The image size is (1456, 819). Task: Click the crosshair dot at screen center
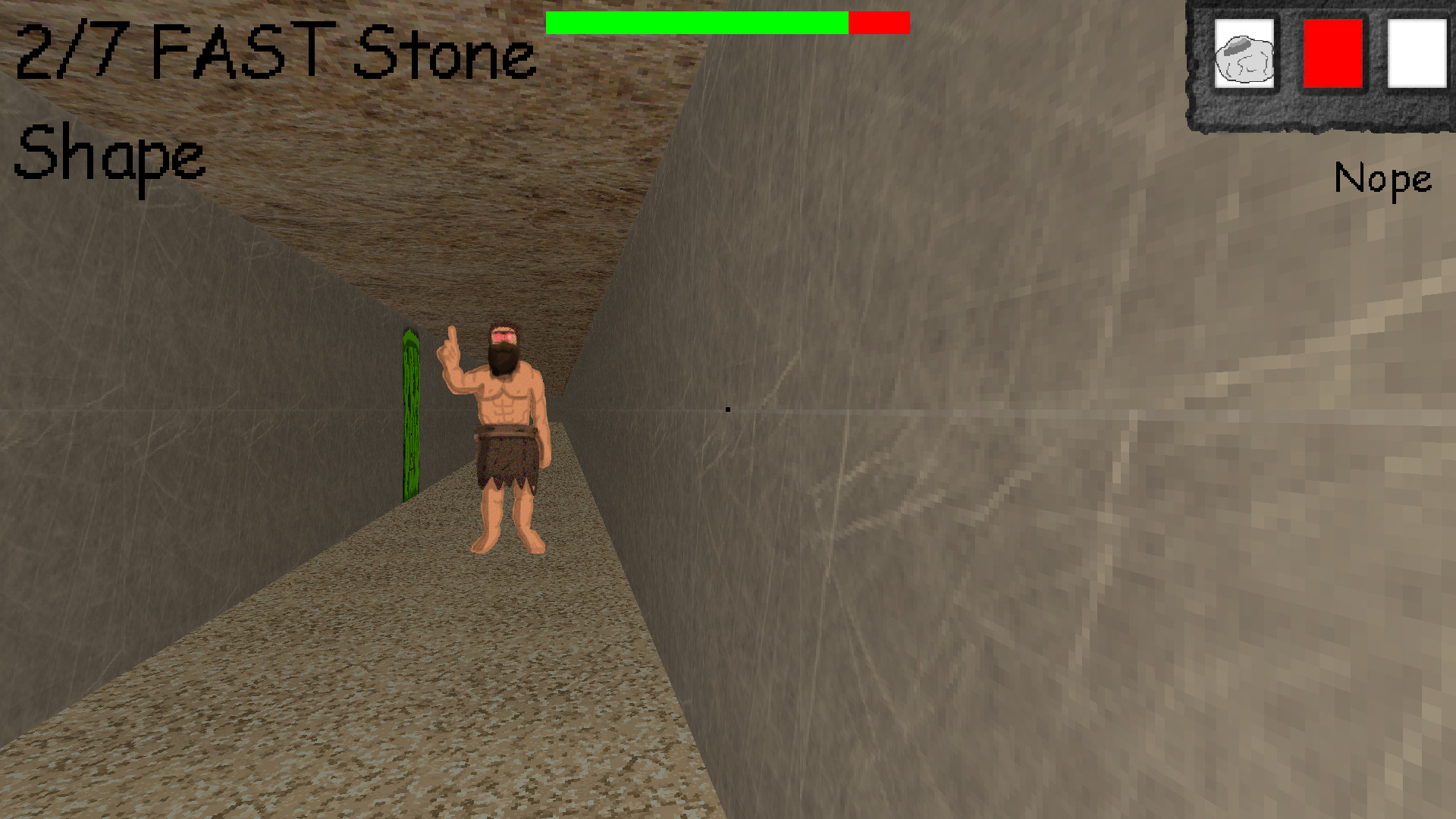(x=728, y=409)
